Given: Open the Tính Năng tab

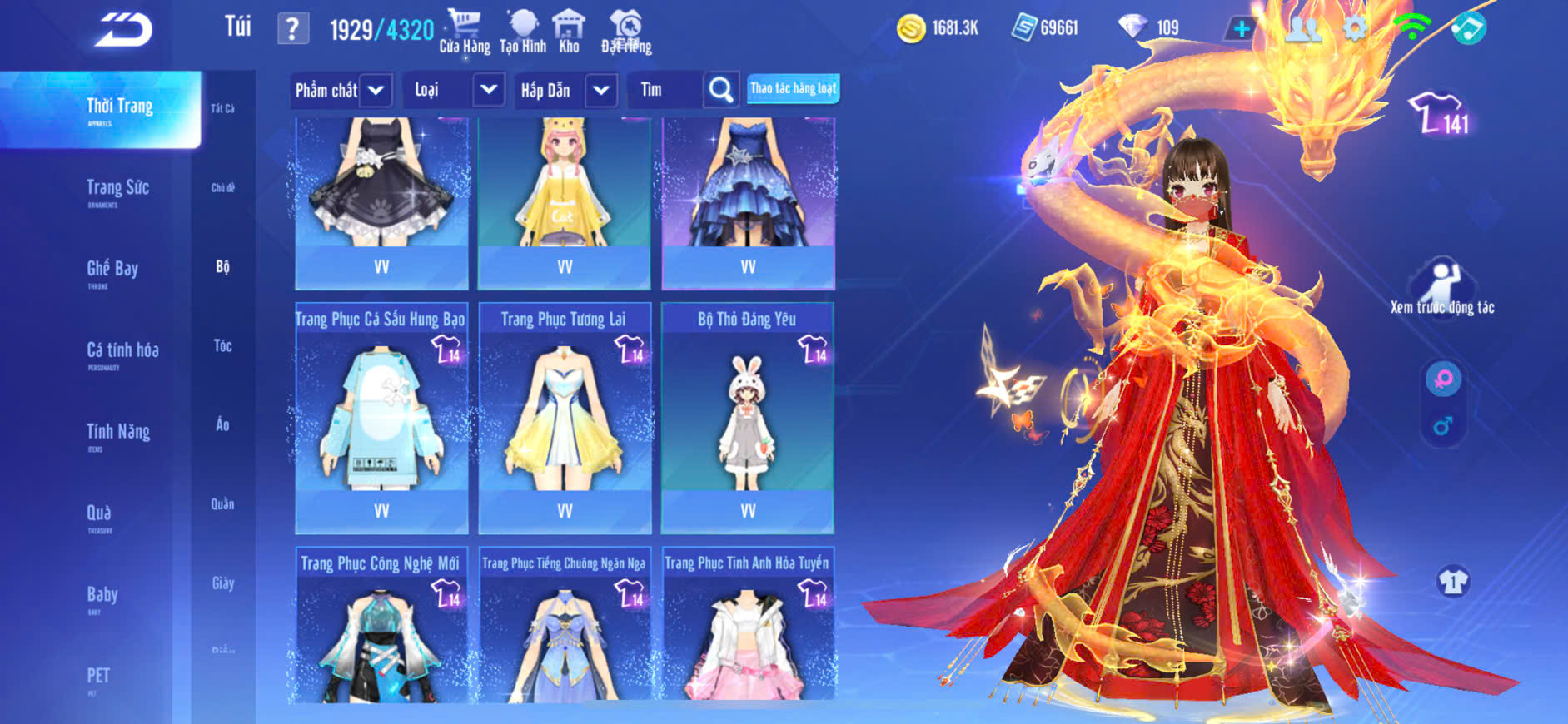Looking at the screenshot, I should pyautogui.click(x=117, y=434).
